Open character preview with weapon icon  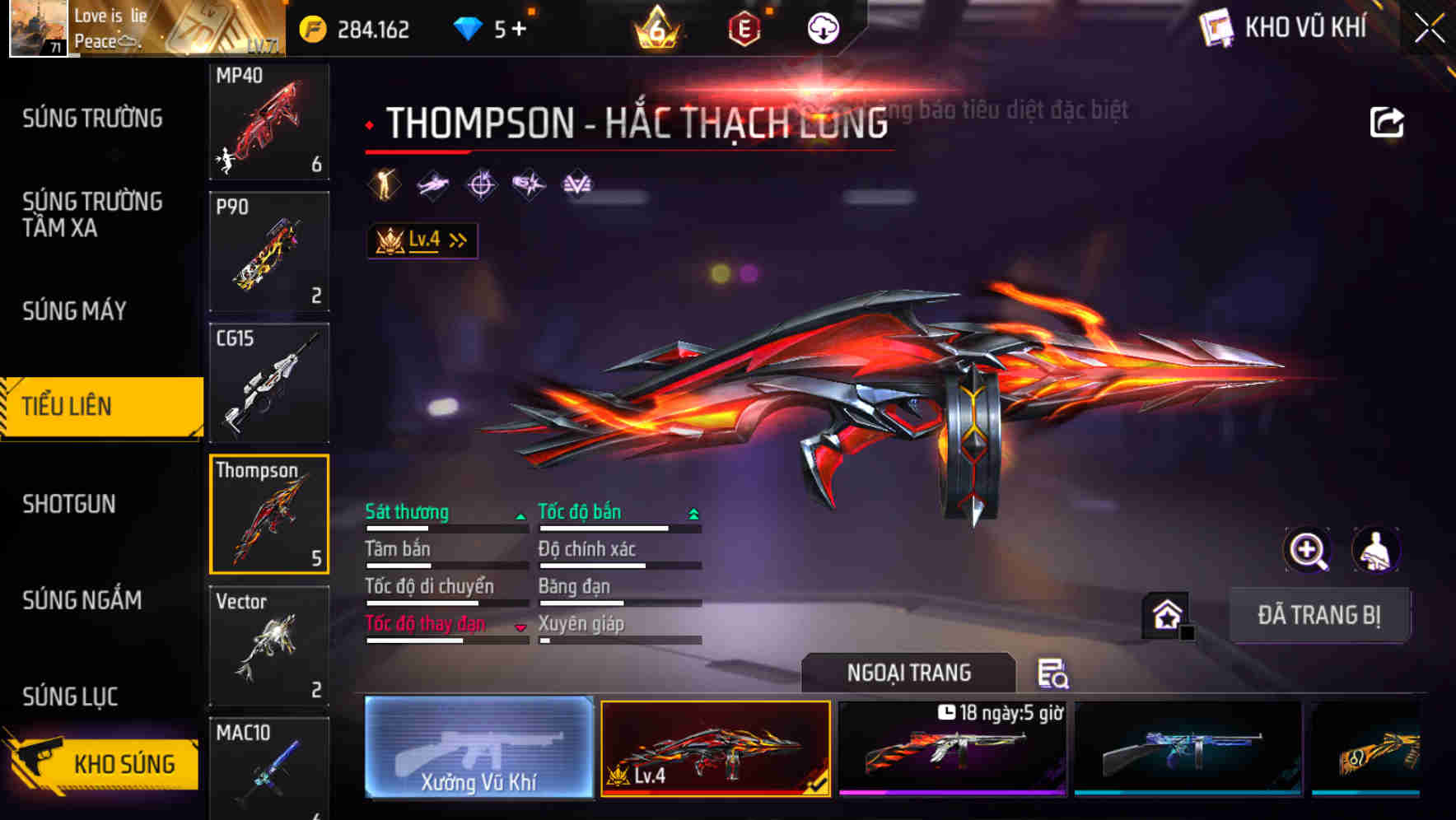pyautogui.click(x=1377, y=550)
